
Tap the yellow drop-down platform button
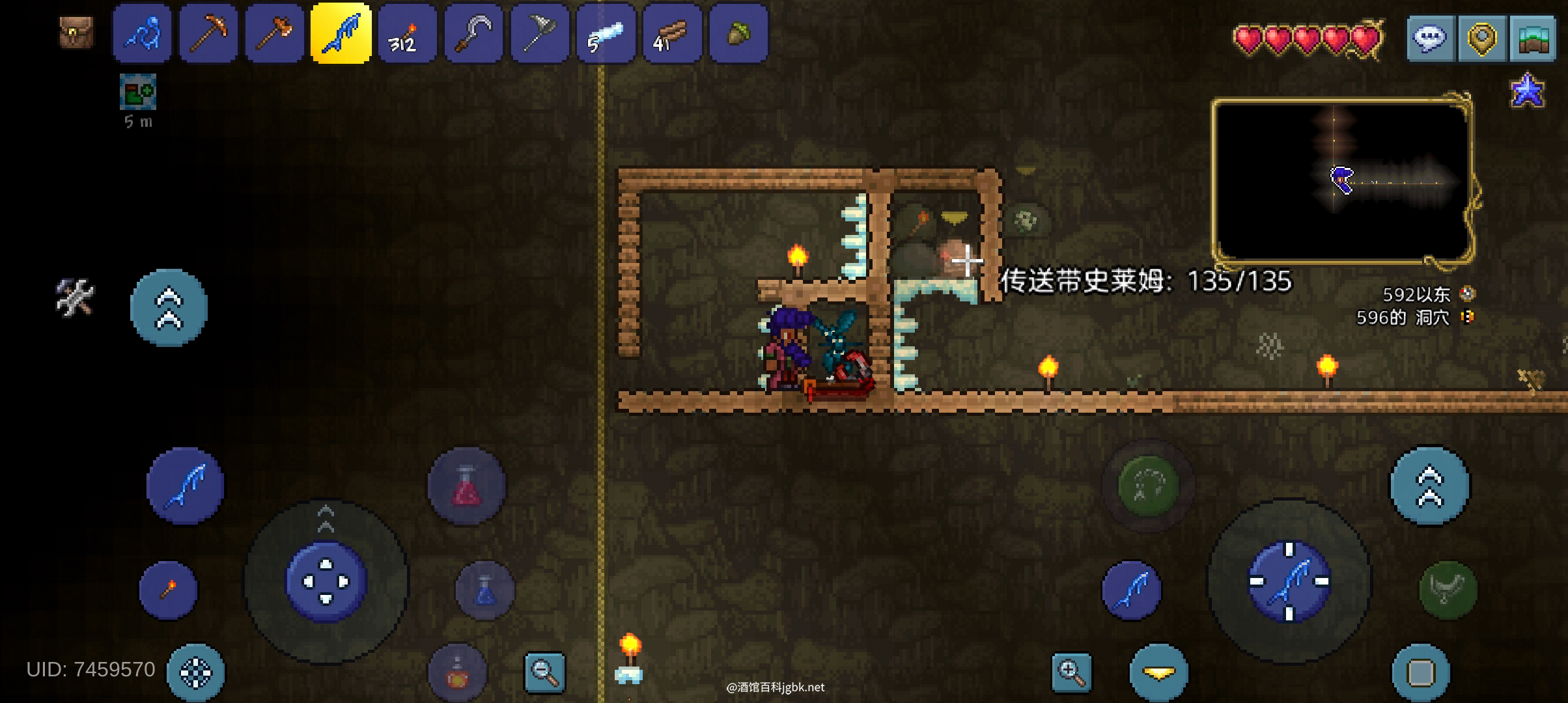click(1158, 673)
